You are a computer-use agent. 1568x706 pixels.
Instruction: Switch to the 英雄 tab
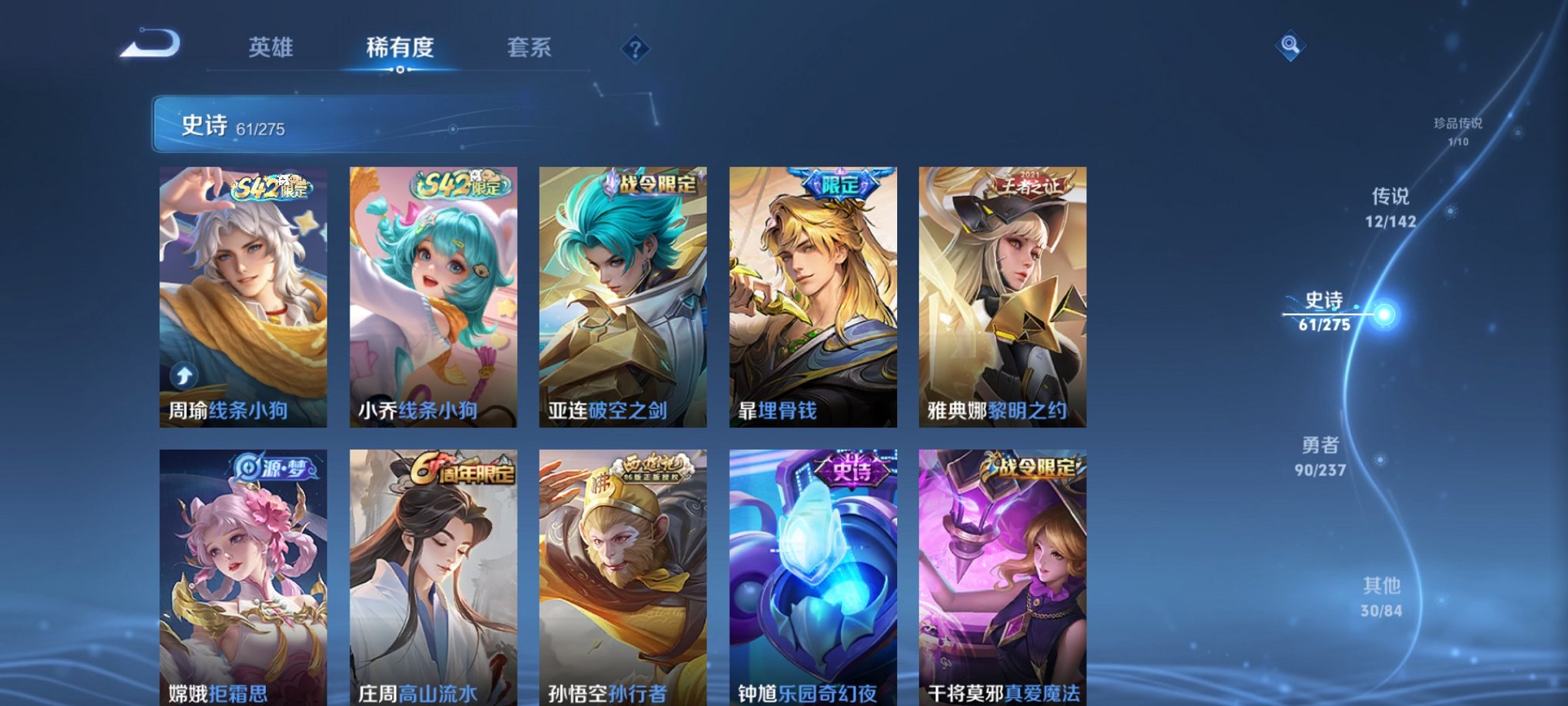[271, 48]
